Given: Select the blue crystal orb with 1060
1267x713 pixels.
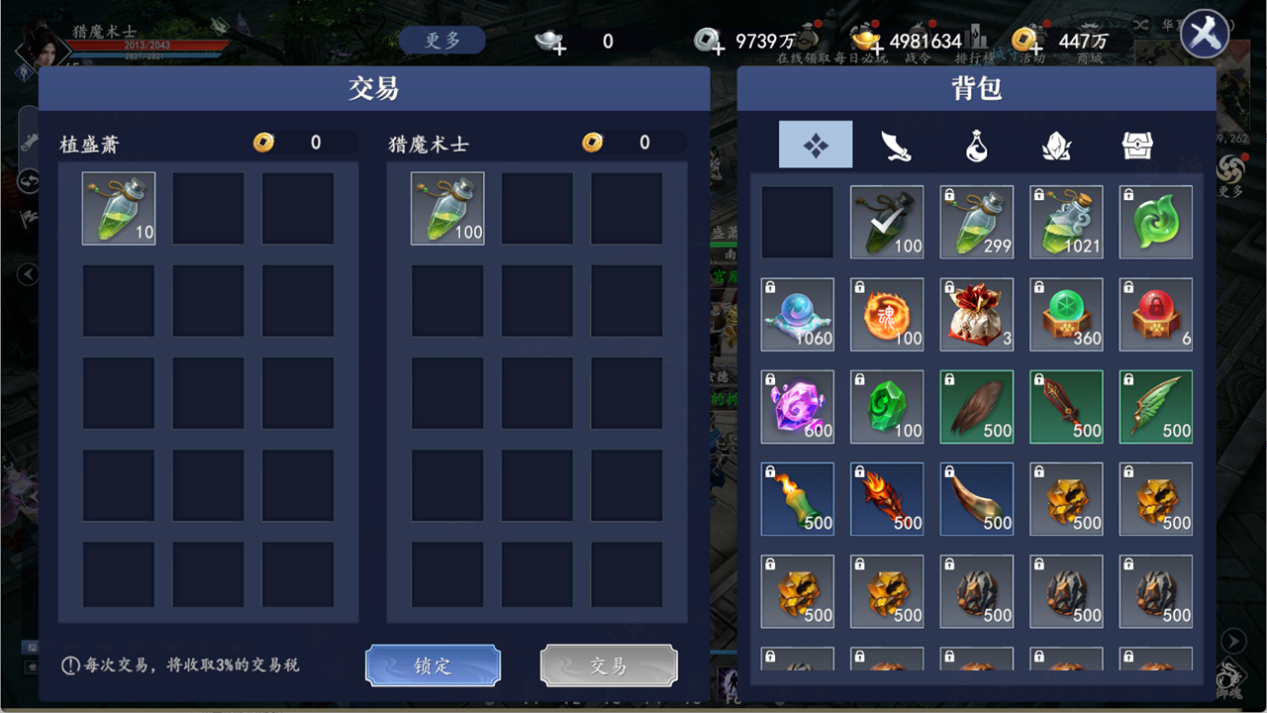Looking at the screenshot, I should [797, 315].
